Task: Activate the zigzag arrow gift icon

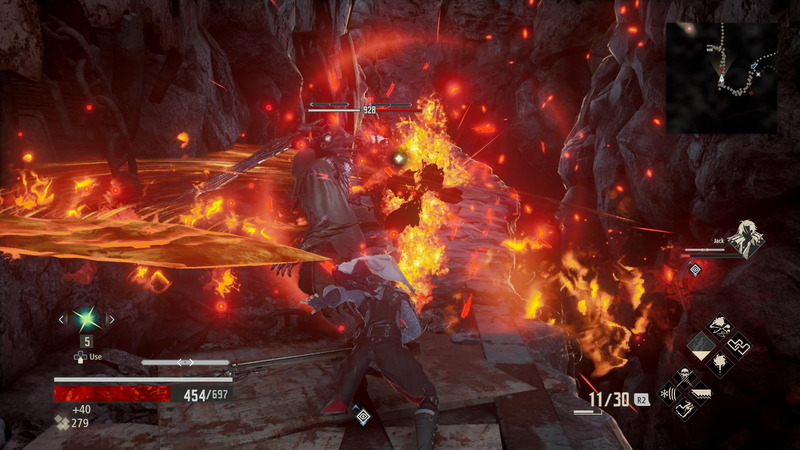Action: (x=737, y=345)
